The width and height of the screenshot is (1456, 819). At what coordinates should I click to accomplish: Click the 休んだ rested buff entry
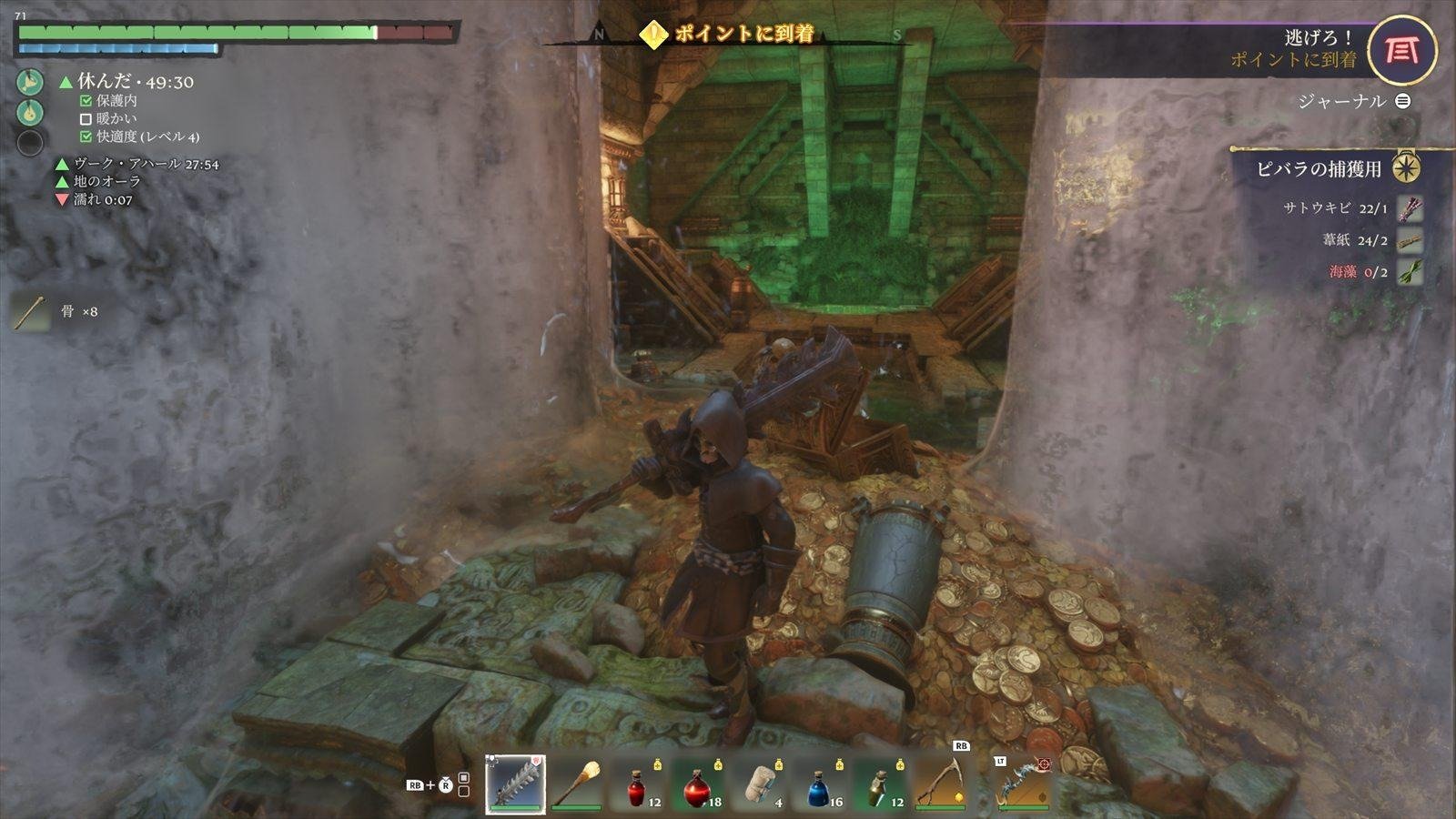click(126, 82)
